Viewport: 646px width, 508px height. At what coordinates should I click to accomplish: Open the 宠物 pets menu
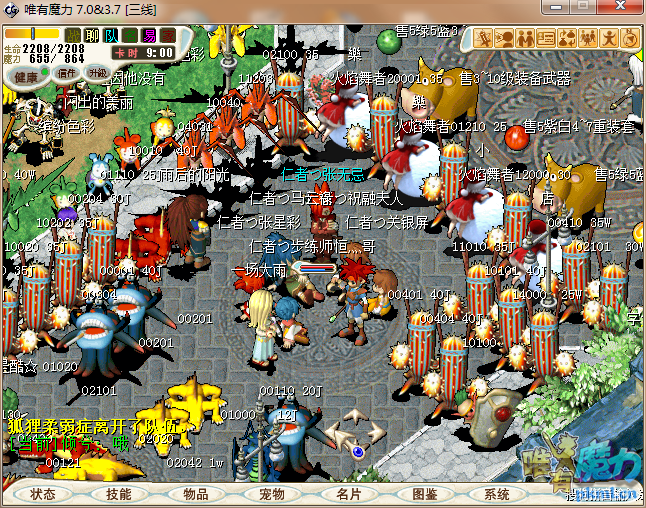tap(272, 494)
